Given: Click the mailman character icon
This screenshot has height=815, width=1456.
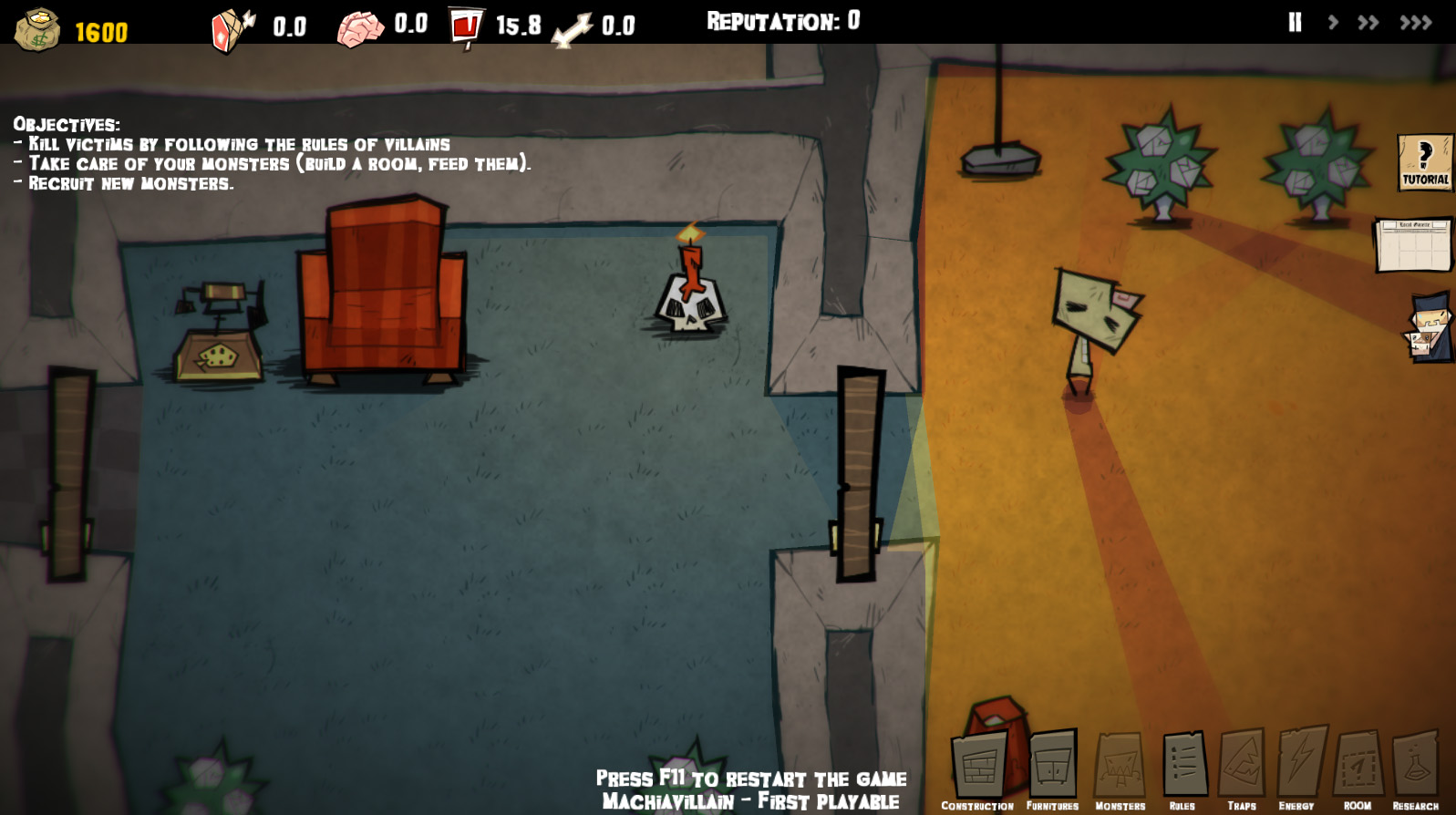Looking at the screenshot, I should 1429,327.
